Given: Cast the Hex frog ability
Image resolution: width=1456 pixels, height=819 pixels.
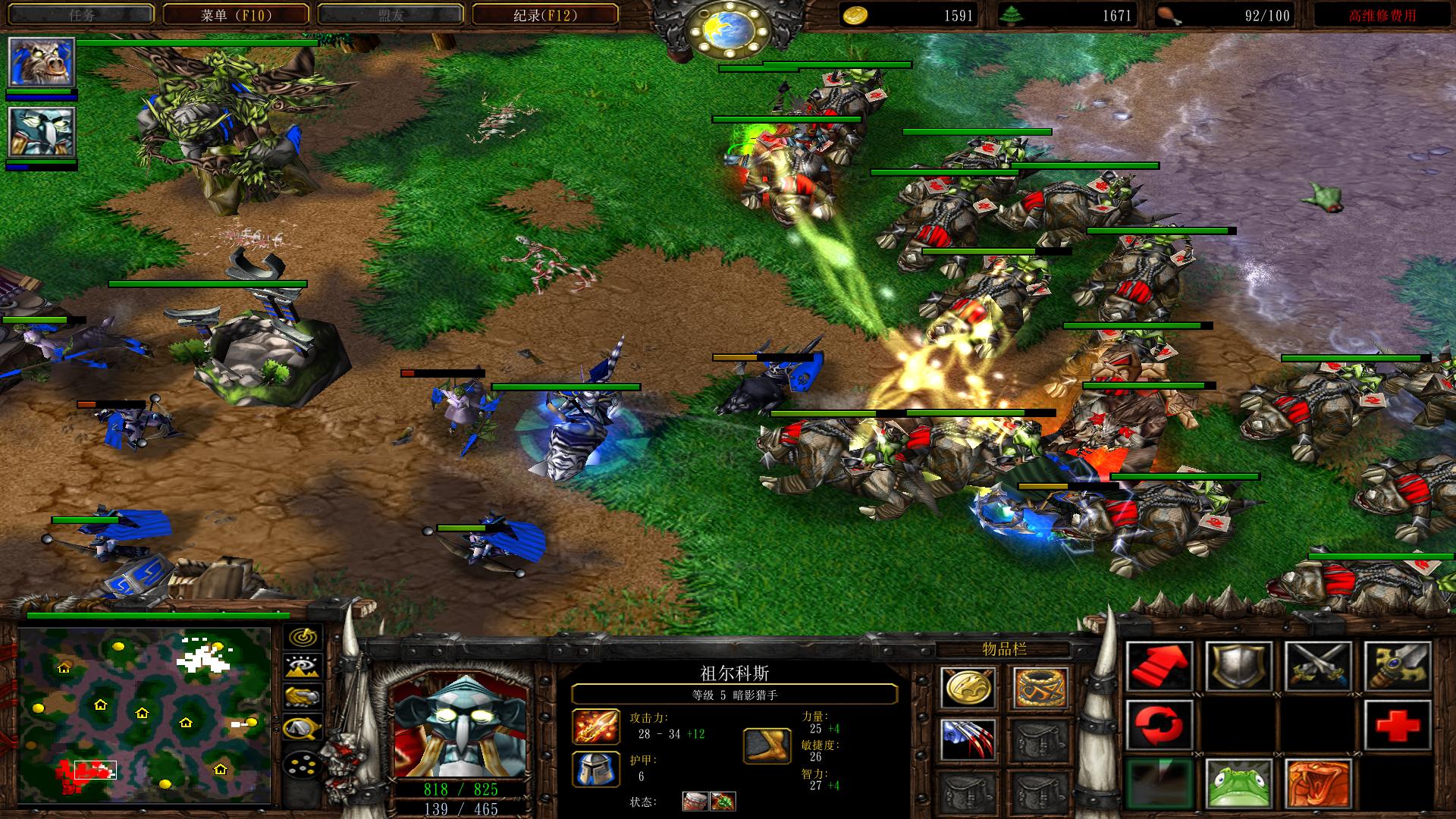Looking at the screenshot, I should click(1238, 784).
